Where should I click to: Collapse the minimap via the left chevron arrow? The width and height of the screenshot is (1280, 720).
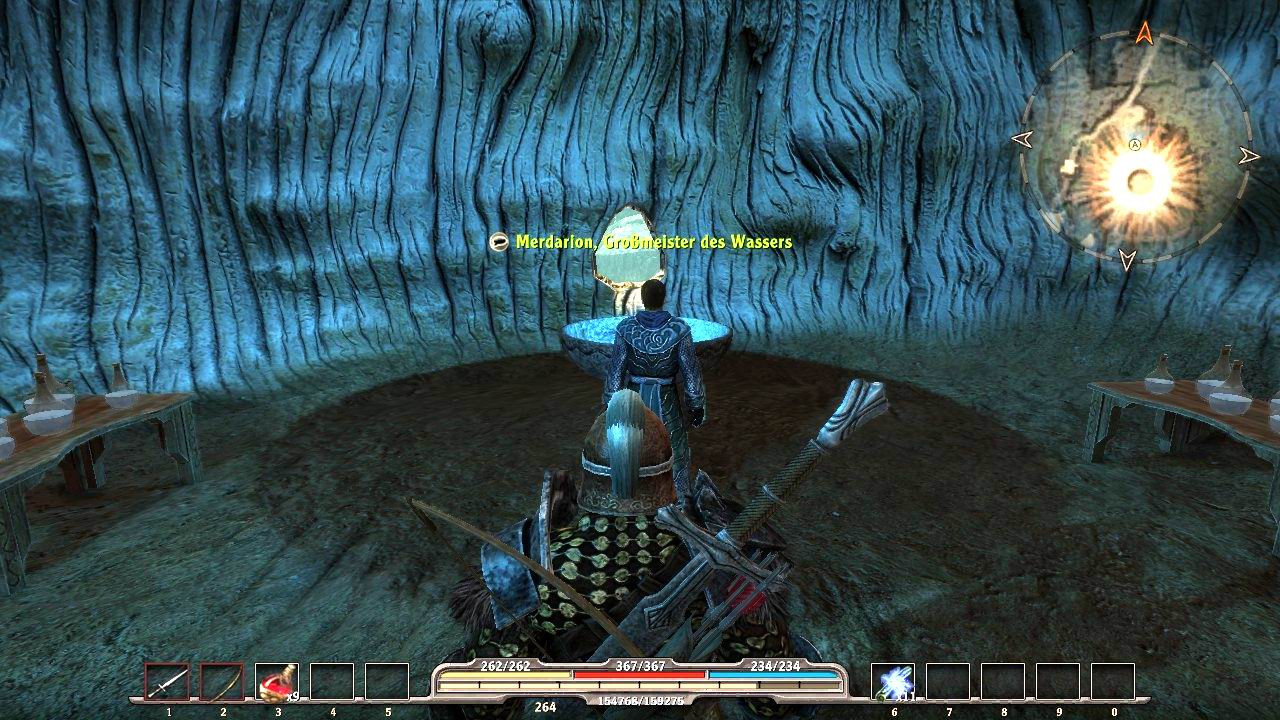tap(1023, 140)
